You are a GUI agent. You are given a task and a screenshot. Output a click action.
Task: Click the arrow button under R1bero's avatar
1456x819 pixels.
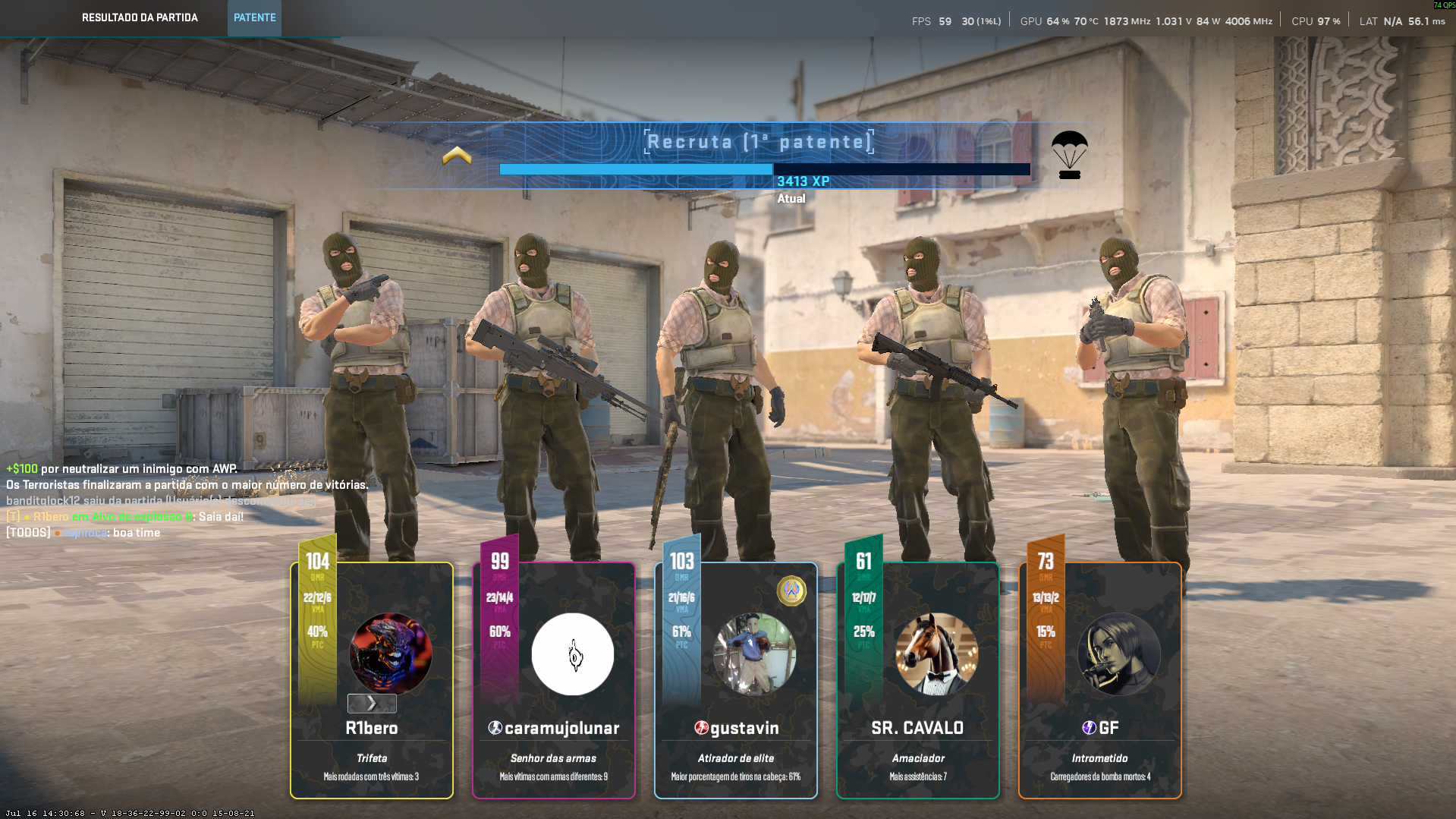[x=372, y=703]
